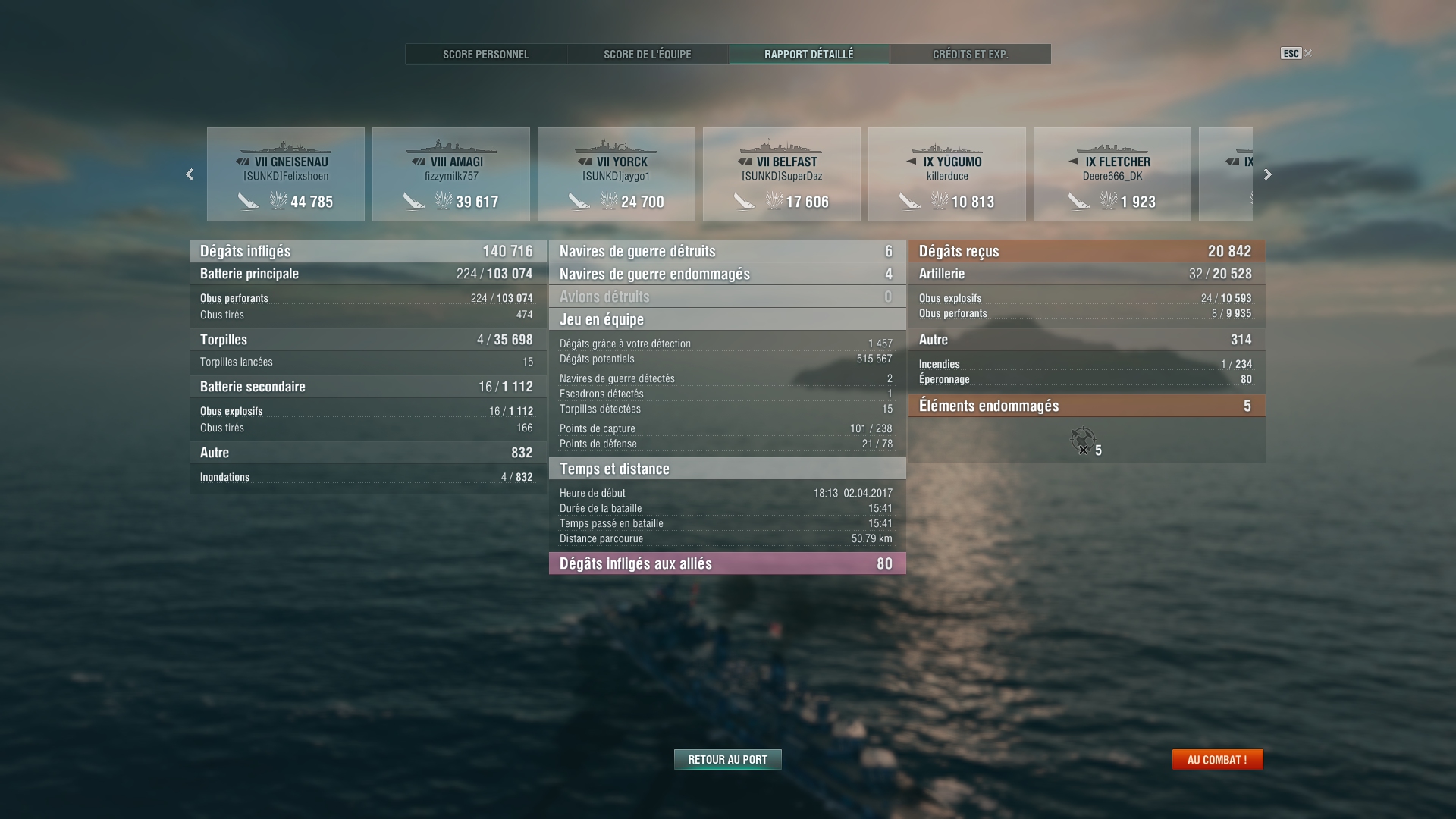Select the VII Gneisenau ship card
This screenshot has width=1456, height=819.
[x=286, y=174]
